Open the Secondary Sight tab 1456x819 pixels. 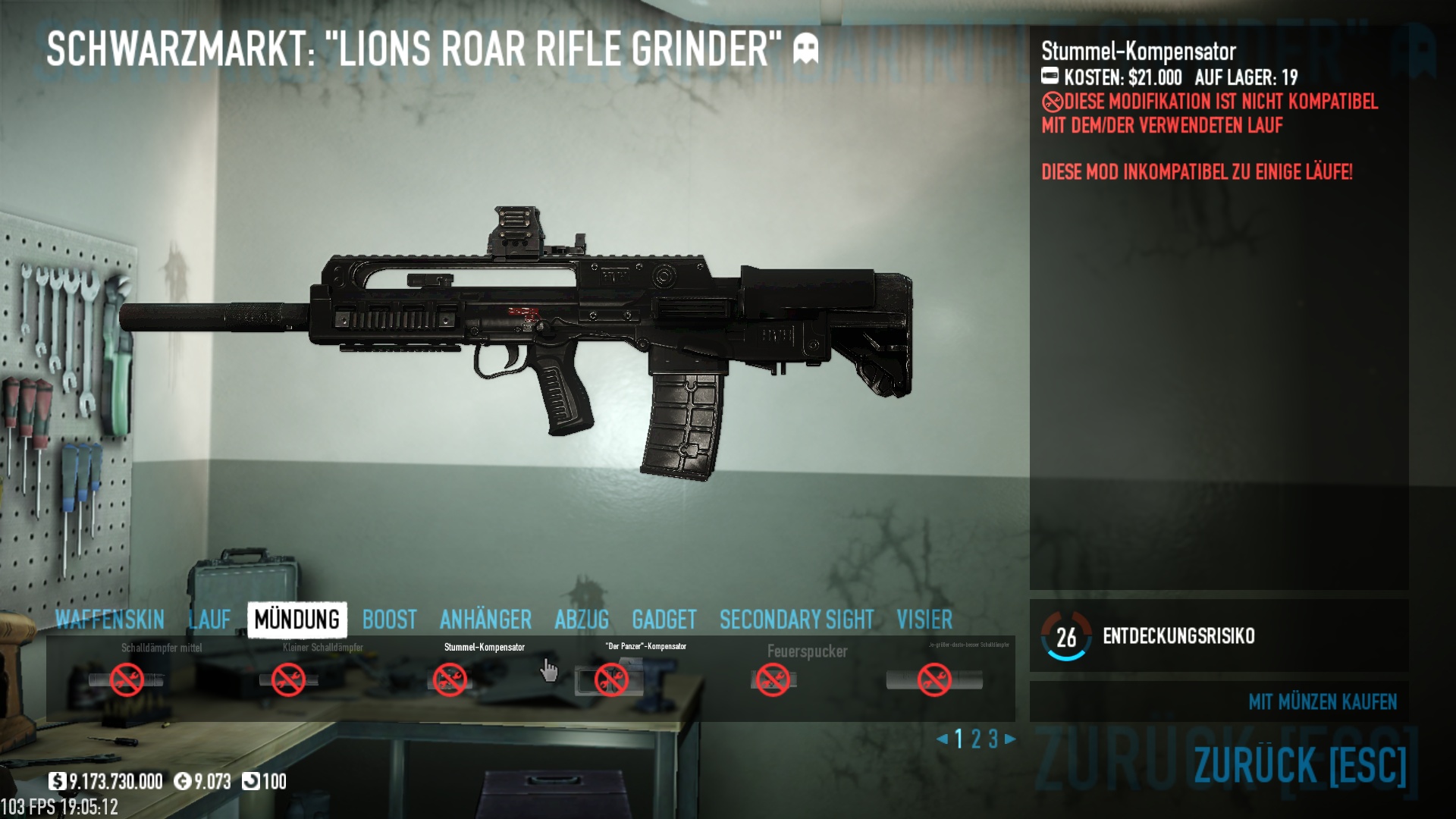796,620
